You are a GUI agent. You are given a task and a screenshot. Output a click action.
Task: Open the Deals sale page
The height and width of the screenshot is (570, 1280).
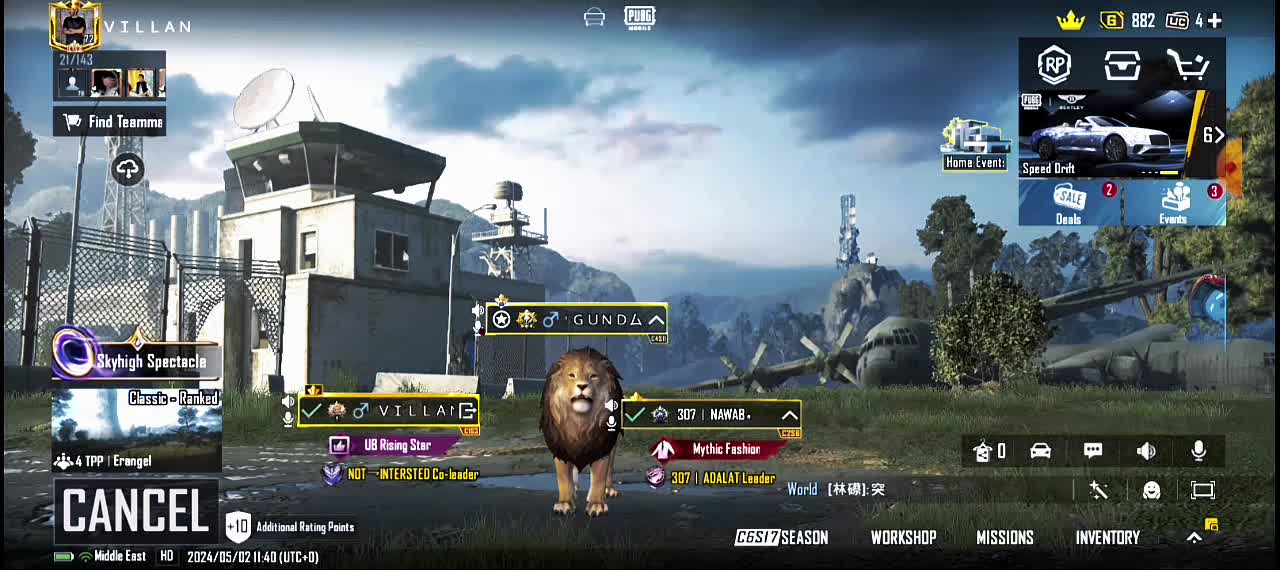click(x=1069, y=203)
